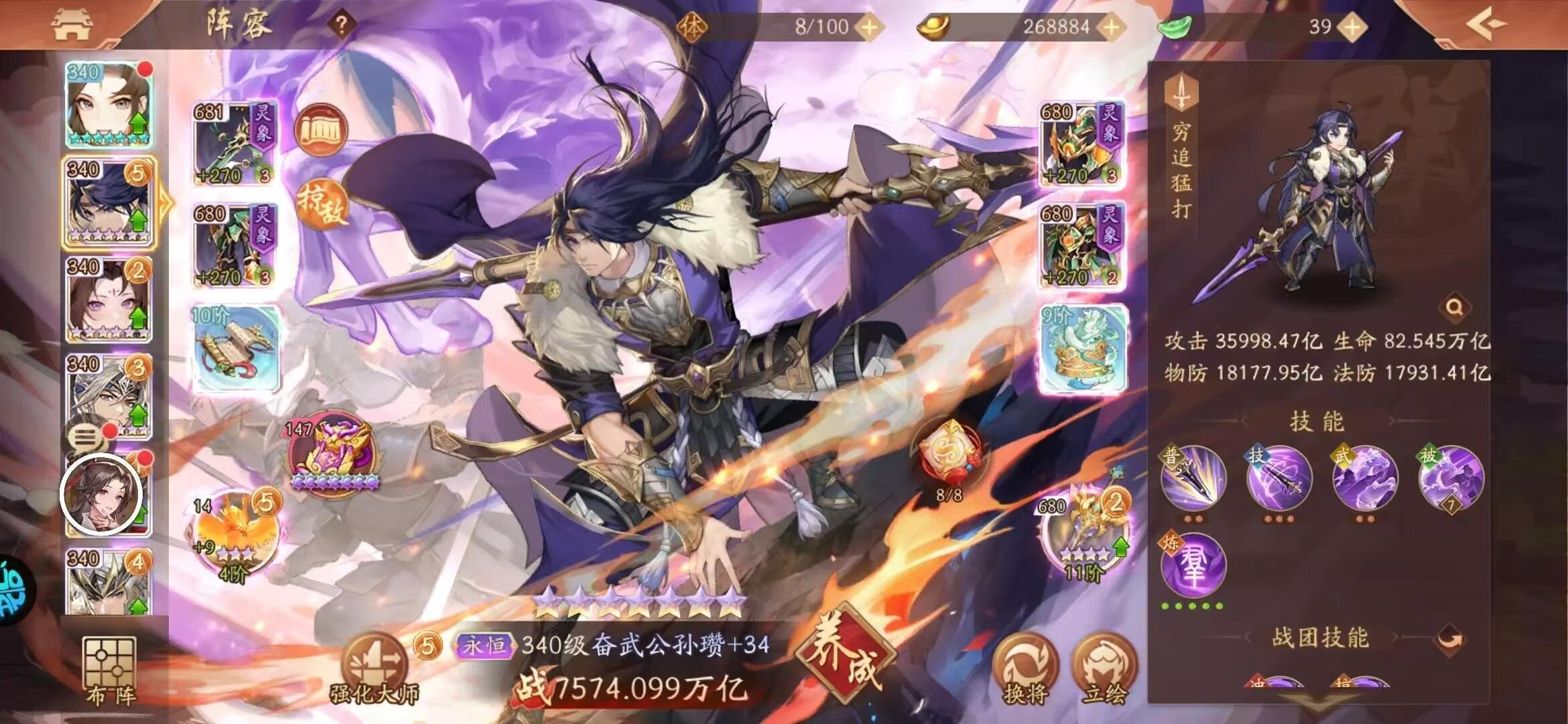Open the ? help icon beside 阵容 title
Screen dimensions: 1568x724
click(x=342, y=24)
